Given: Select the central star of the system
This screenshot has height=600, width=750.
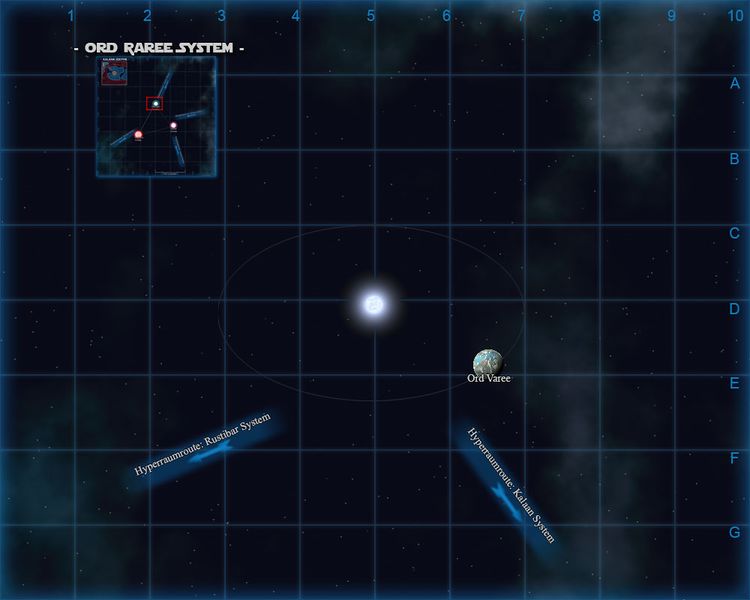Looking at the screenshot, I should tap(373, 303).
